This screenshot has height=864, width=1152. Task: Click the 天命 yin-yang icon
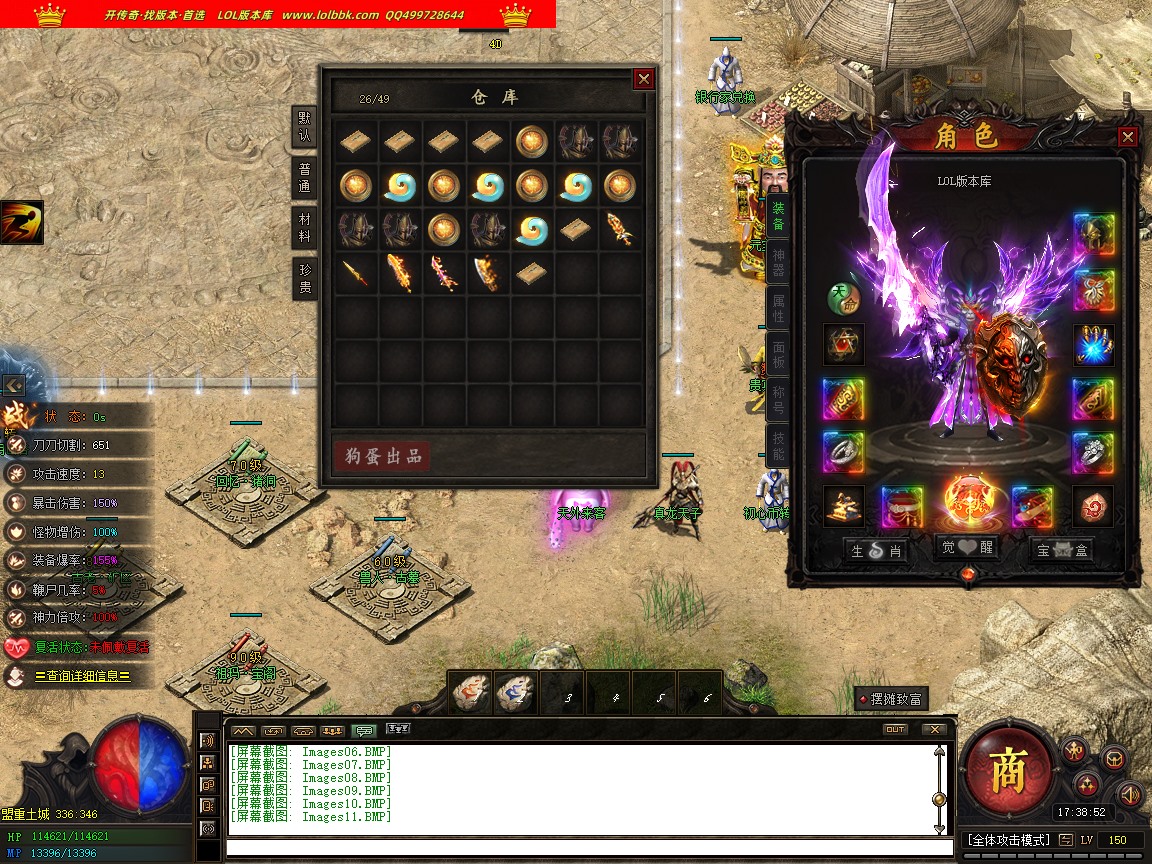pos(844,297)
